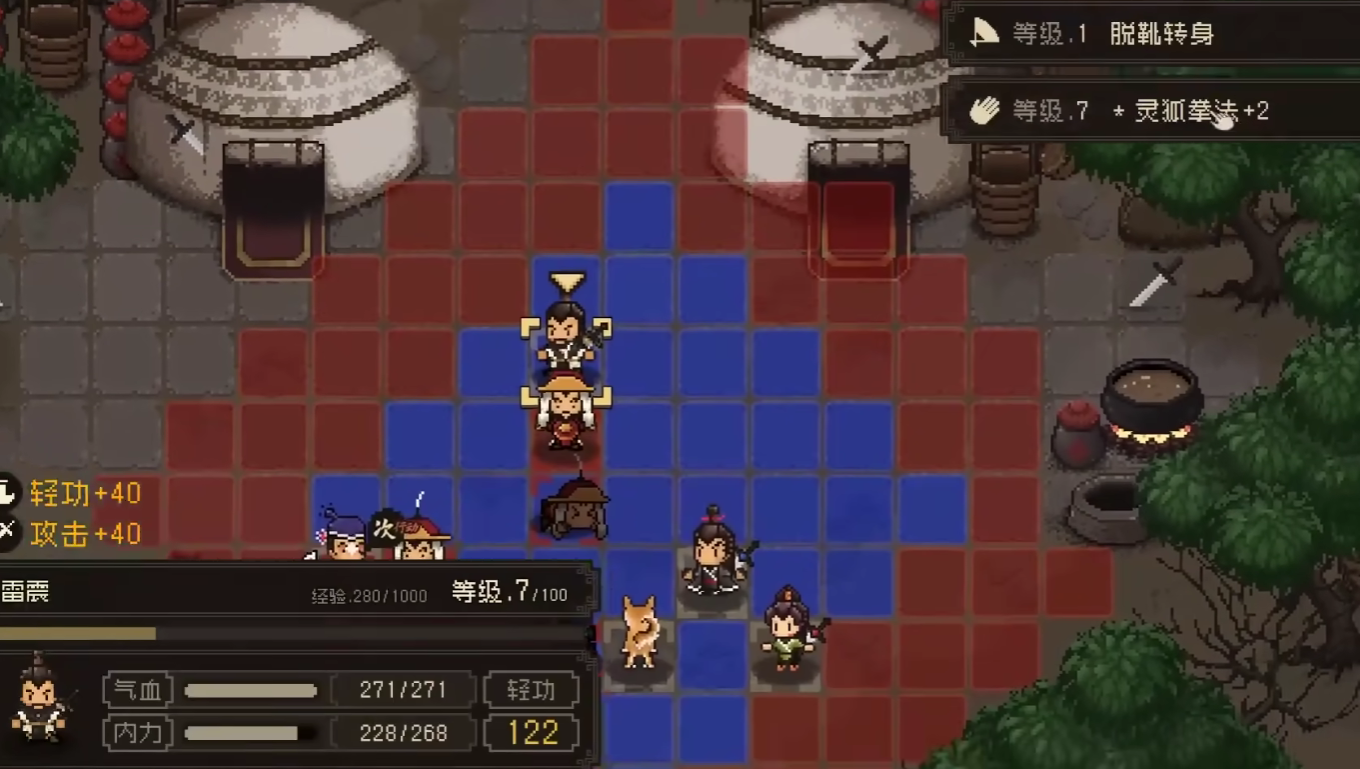Click the 轻功 stat box showing 122
Image resolution: width=1360 pixels, height=769 pixels.
pyautogui.click(x=532, y=732)
